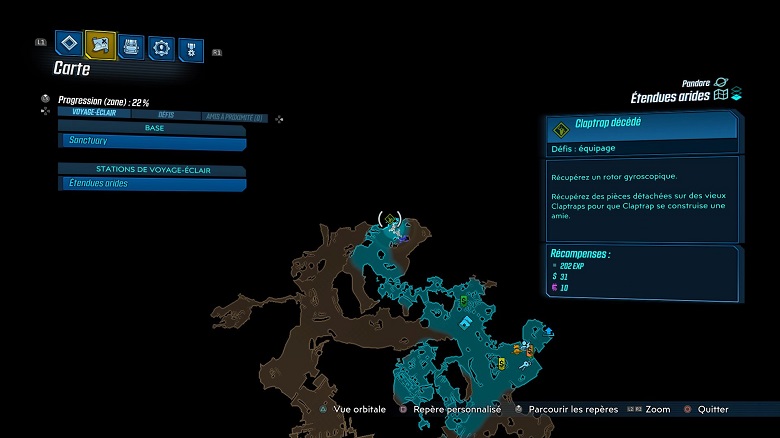
Task: Click the yellow vending machine map marker
Action: pos(501,364)
